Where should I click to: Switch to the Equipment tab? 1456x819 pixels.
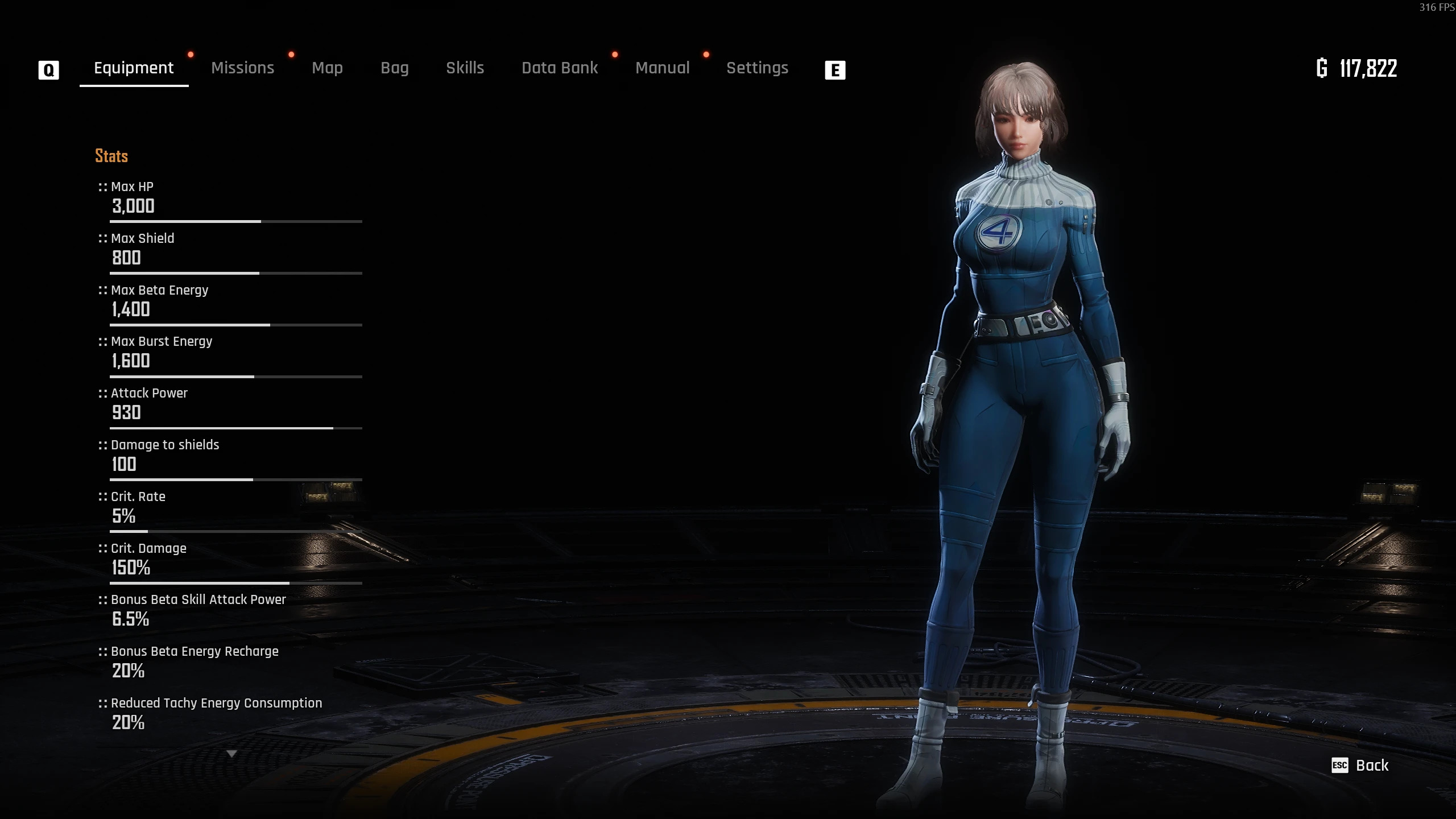[x=134, y=68]
